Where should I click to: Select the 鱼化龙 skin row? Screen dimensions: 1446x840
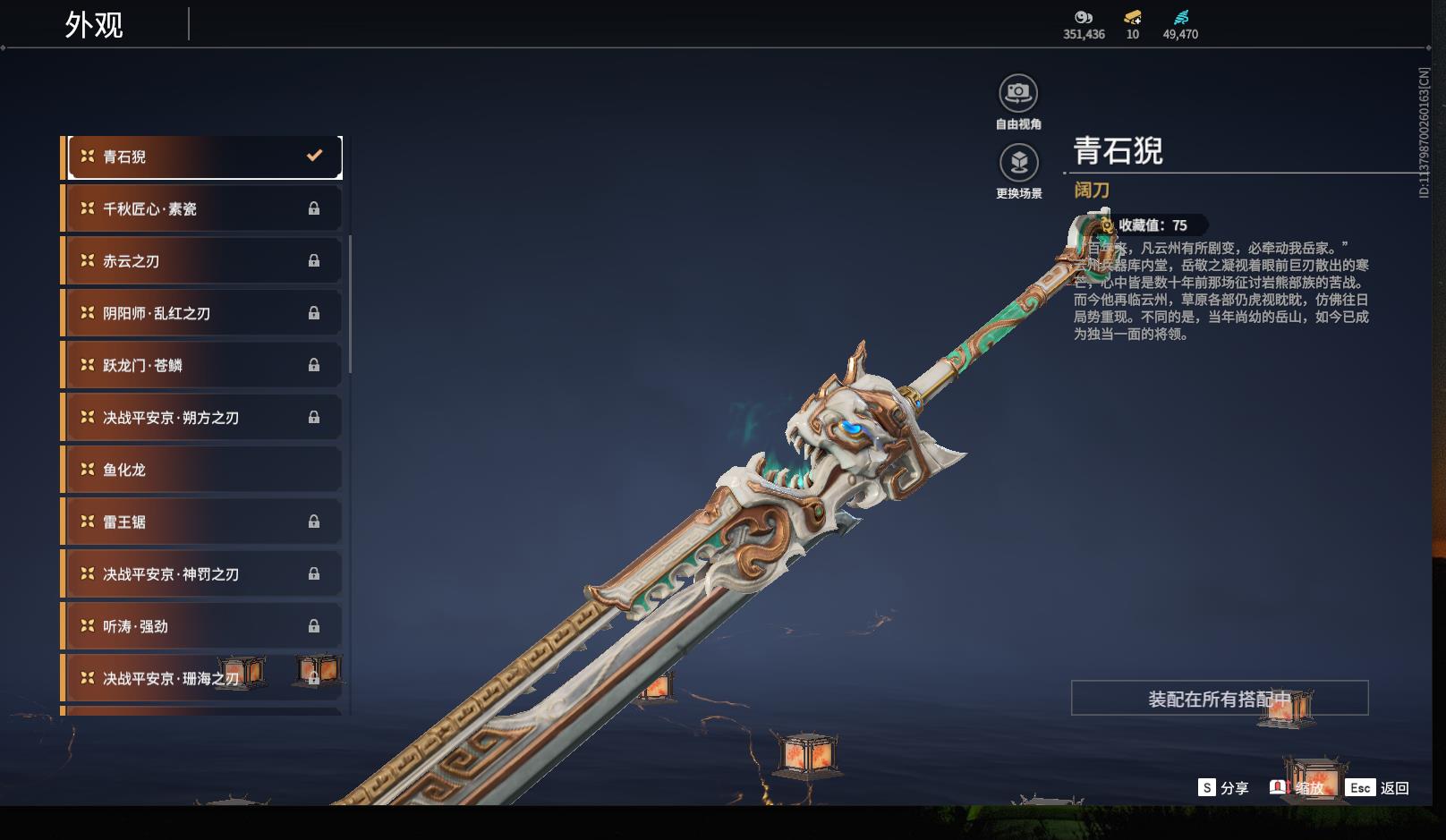(204, 470)
